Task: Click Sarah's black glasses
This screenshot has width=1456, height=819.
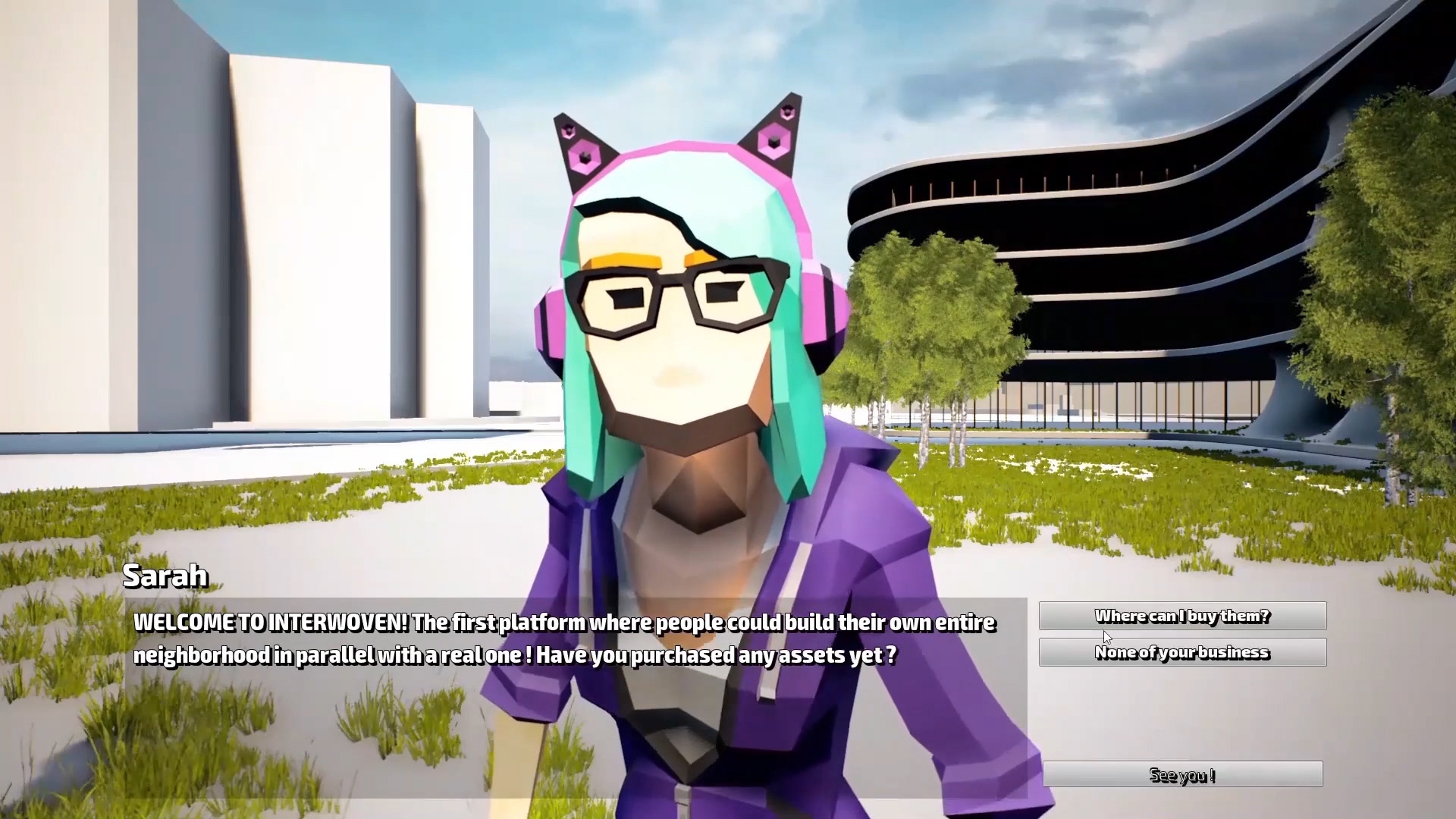Action: (x=675, y=300)
